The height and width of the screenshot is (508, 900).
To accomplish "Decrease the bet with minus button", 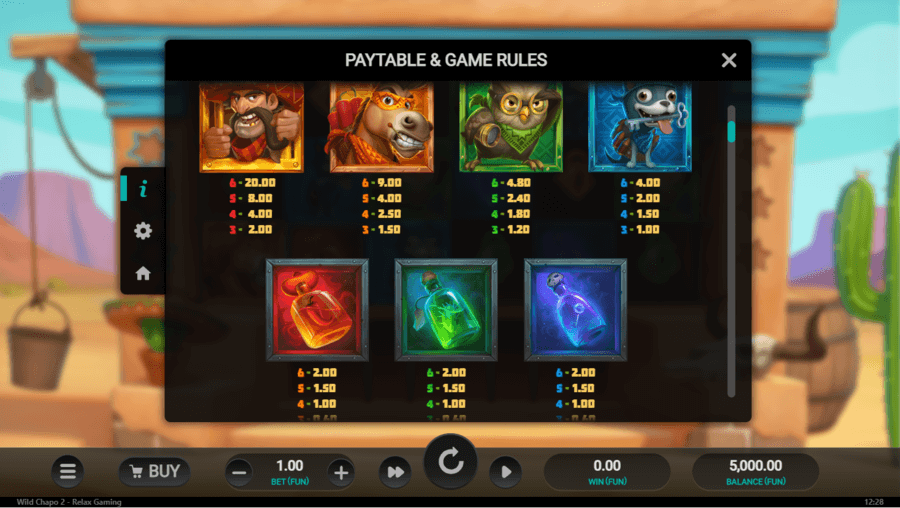I will tap(239, 472).
